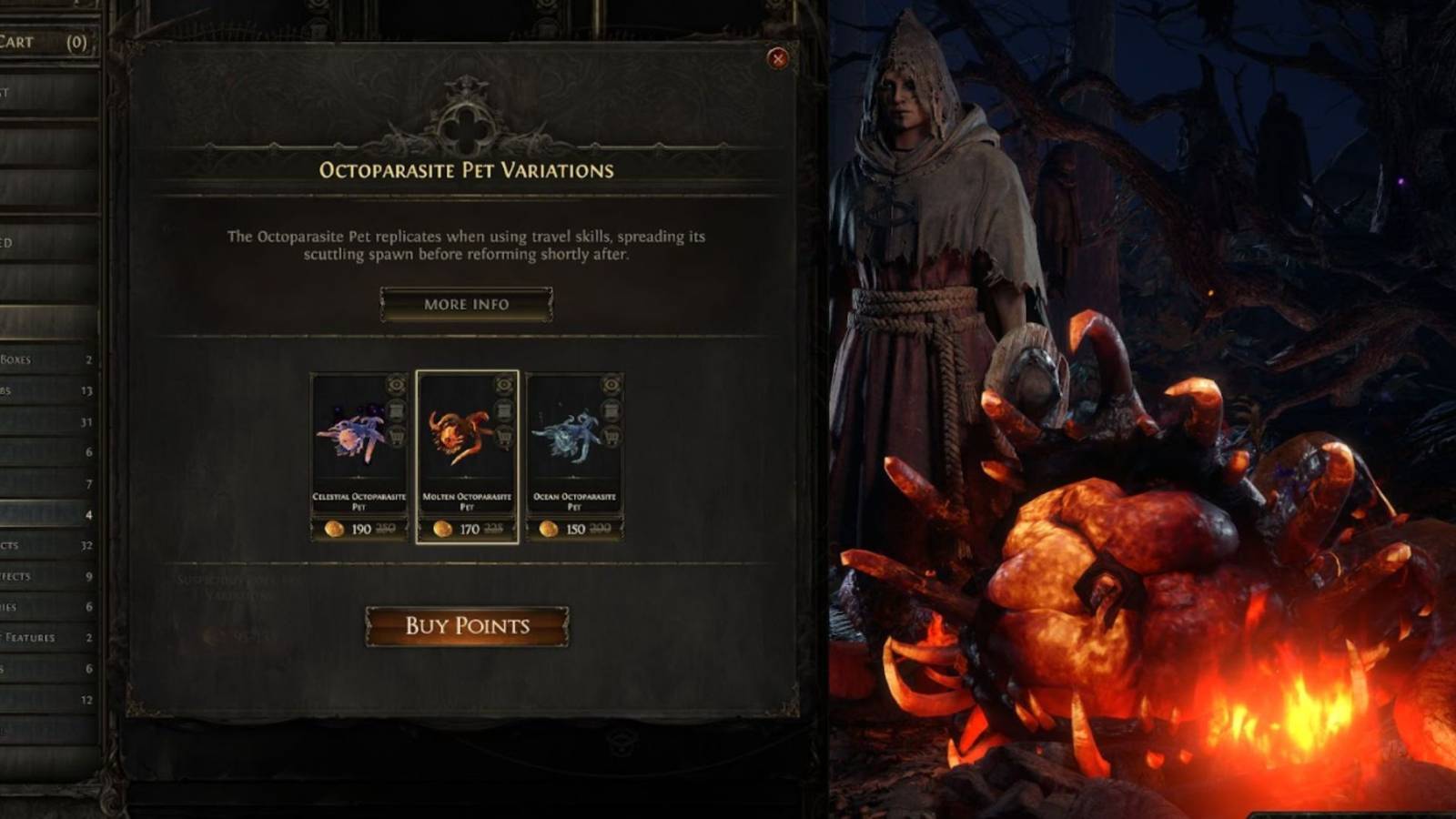Preview the Ocean Octoparasite Pet model
The width and height of the screenshot is (1456, 819).
click(612, 384)
